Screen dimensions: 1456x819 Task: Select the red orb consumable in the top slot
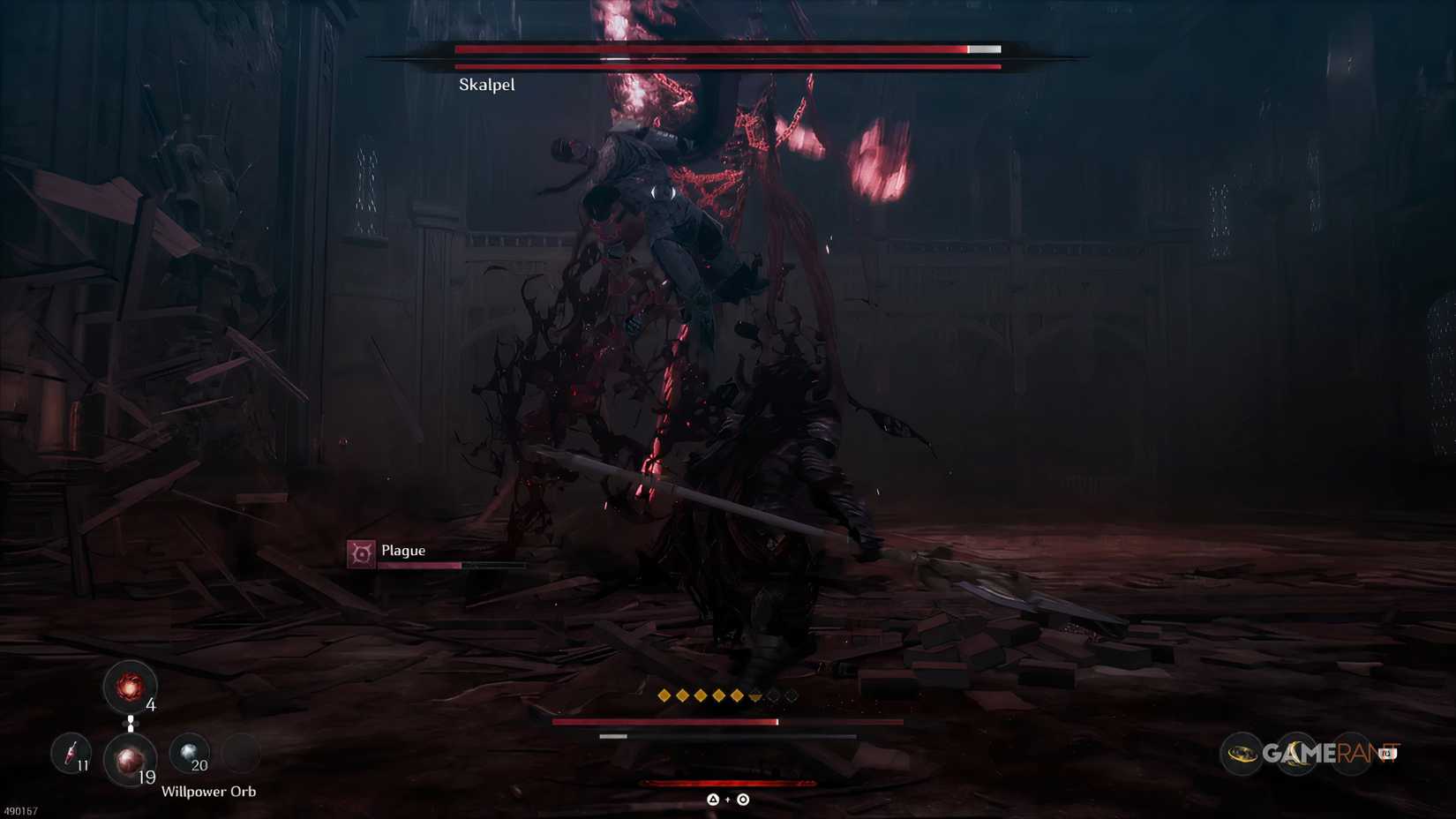[x=131, y=687]
